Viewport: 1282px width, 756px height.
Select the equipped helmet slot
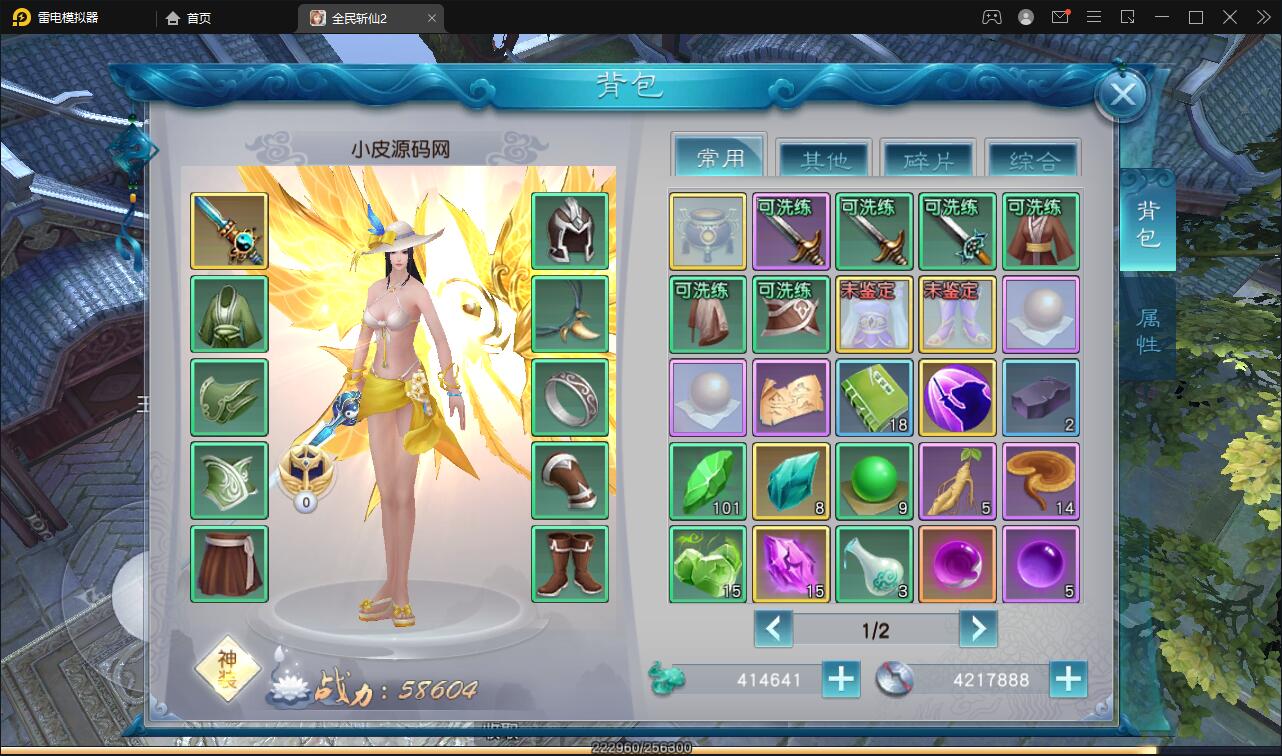click(x=570, y=231)
